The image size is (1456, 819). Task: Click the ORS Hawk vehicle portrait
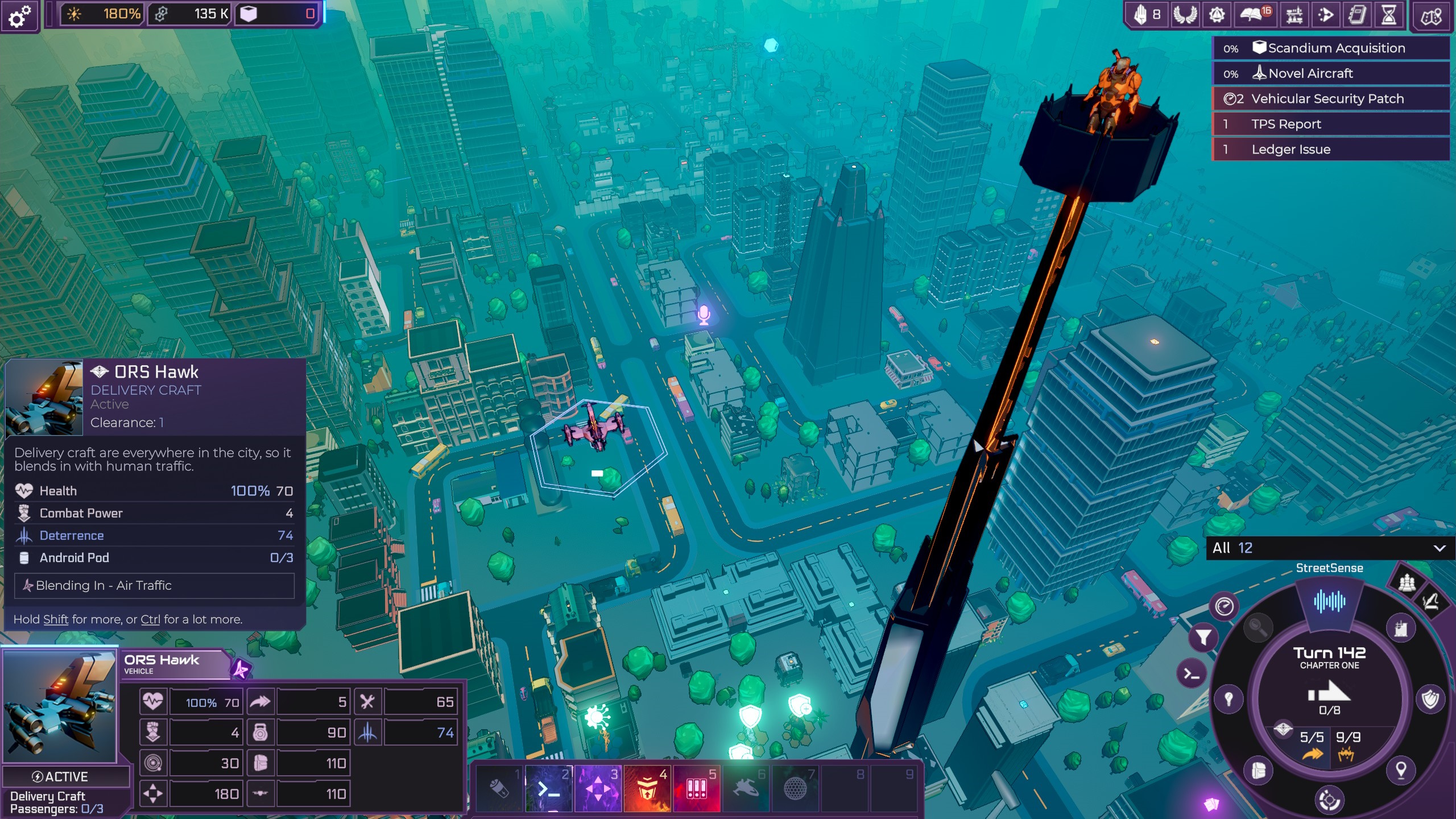pos(60,706)
